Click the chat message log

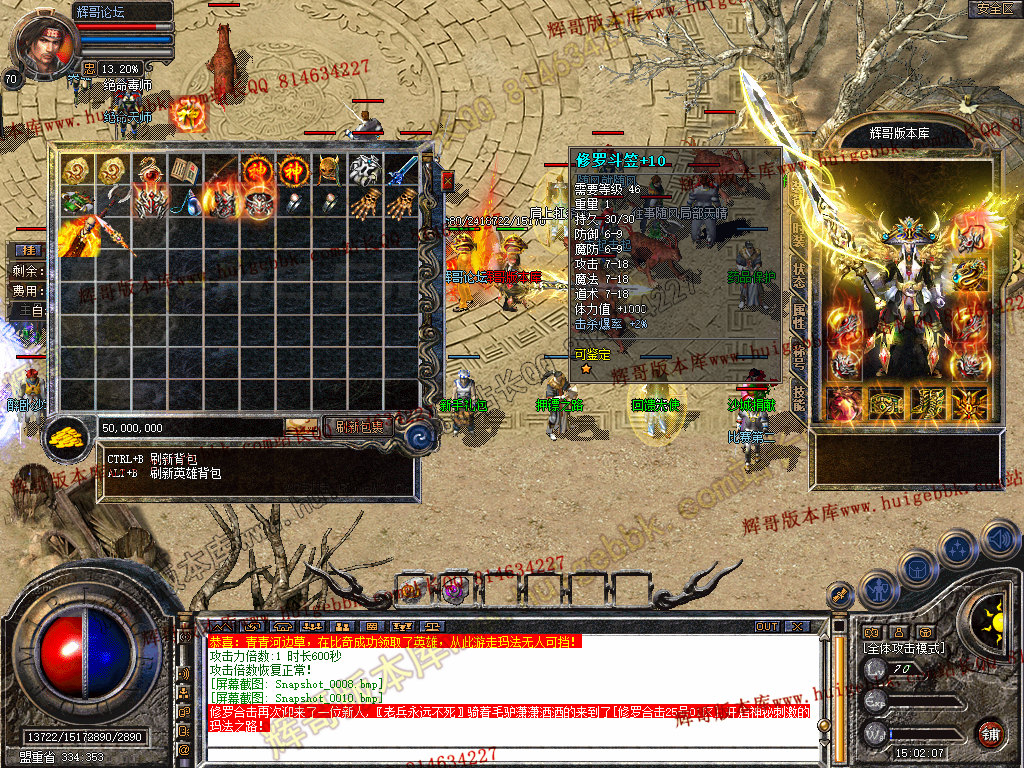pyautogui.click(x=500, y=690)
